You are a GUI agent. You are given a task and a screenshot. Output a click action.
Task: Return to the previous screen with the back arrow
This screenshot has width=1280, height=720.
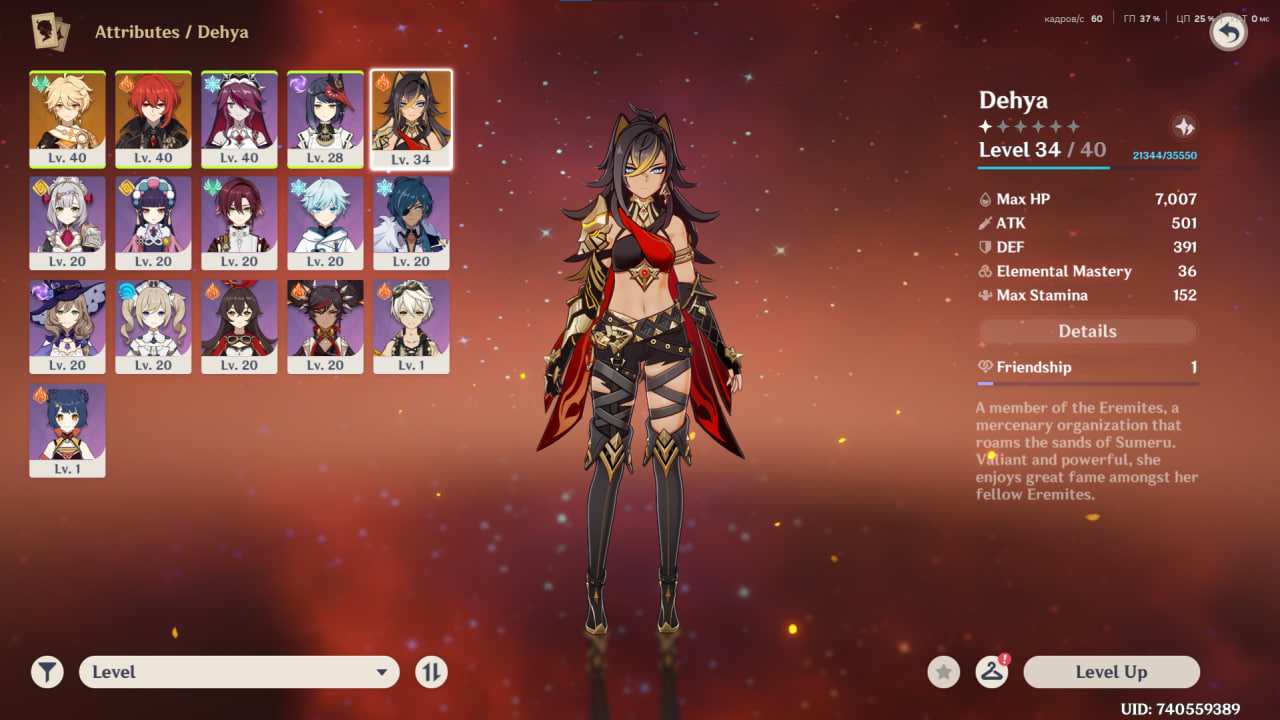tap(1228, 33)
